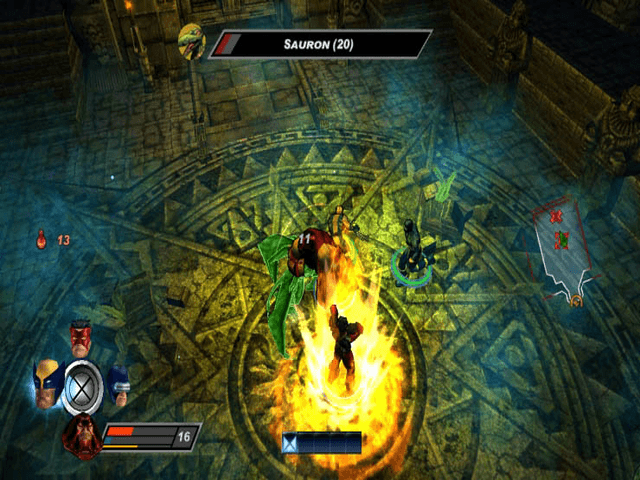Image resolution: width=640 pixels, height=480 pixels.
Task: Select the Wolverine character portrait
Action: (x=46, y=381)
